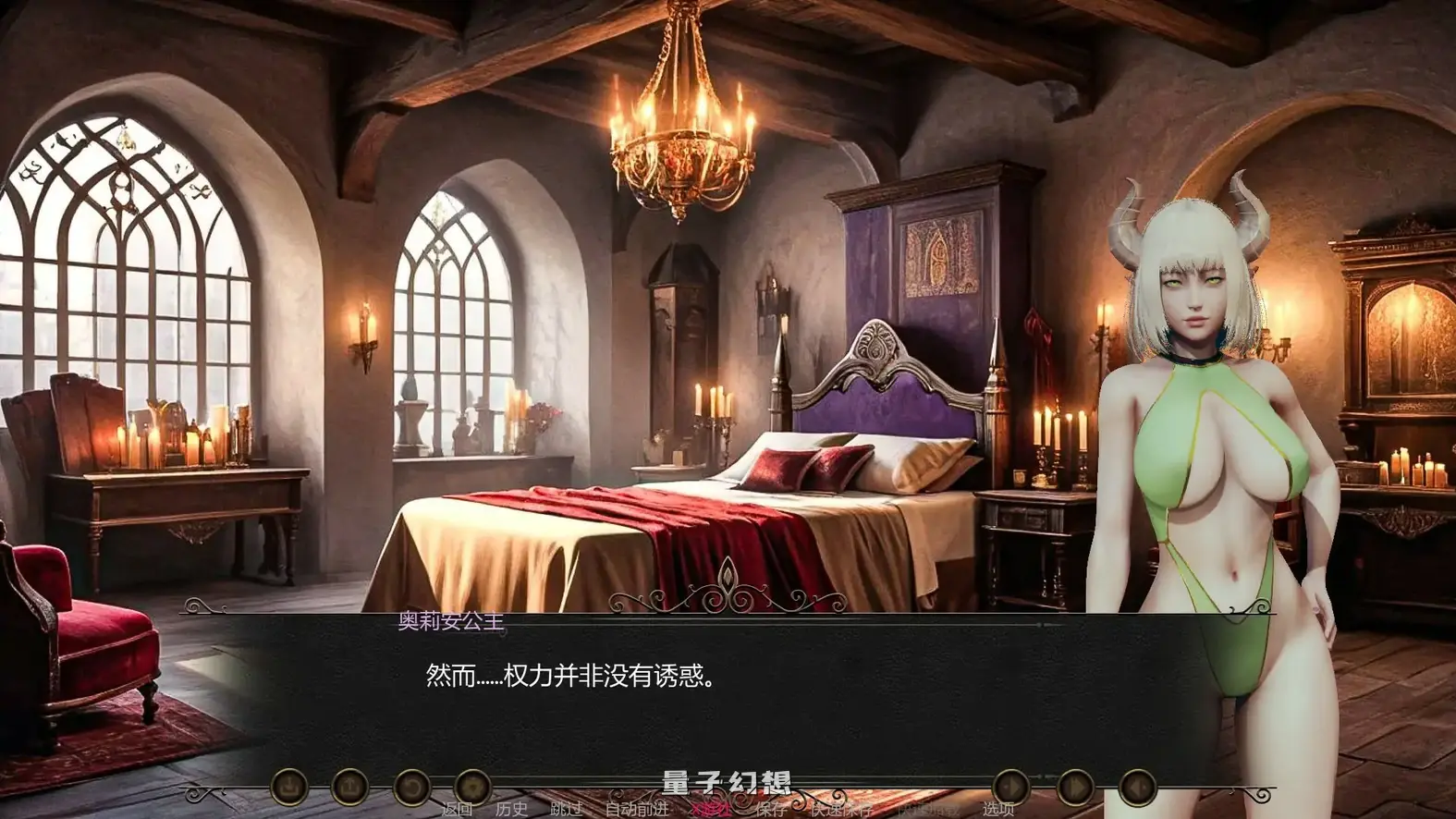
Task: Open the 选项 options menu
Action: point(998,809)
